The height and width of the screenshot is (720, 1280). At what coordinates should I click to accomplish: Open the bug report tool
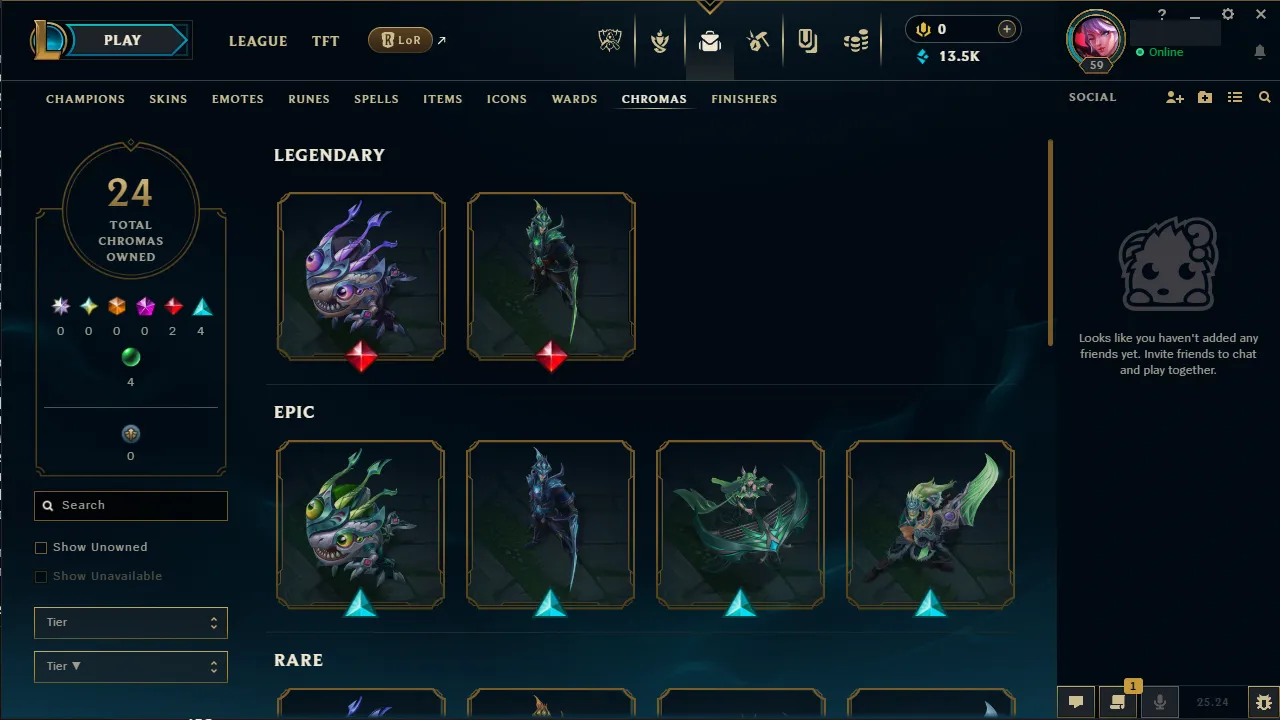(x=1263, y=701)
